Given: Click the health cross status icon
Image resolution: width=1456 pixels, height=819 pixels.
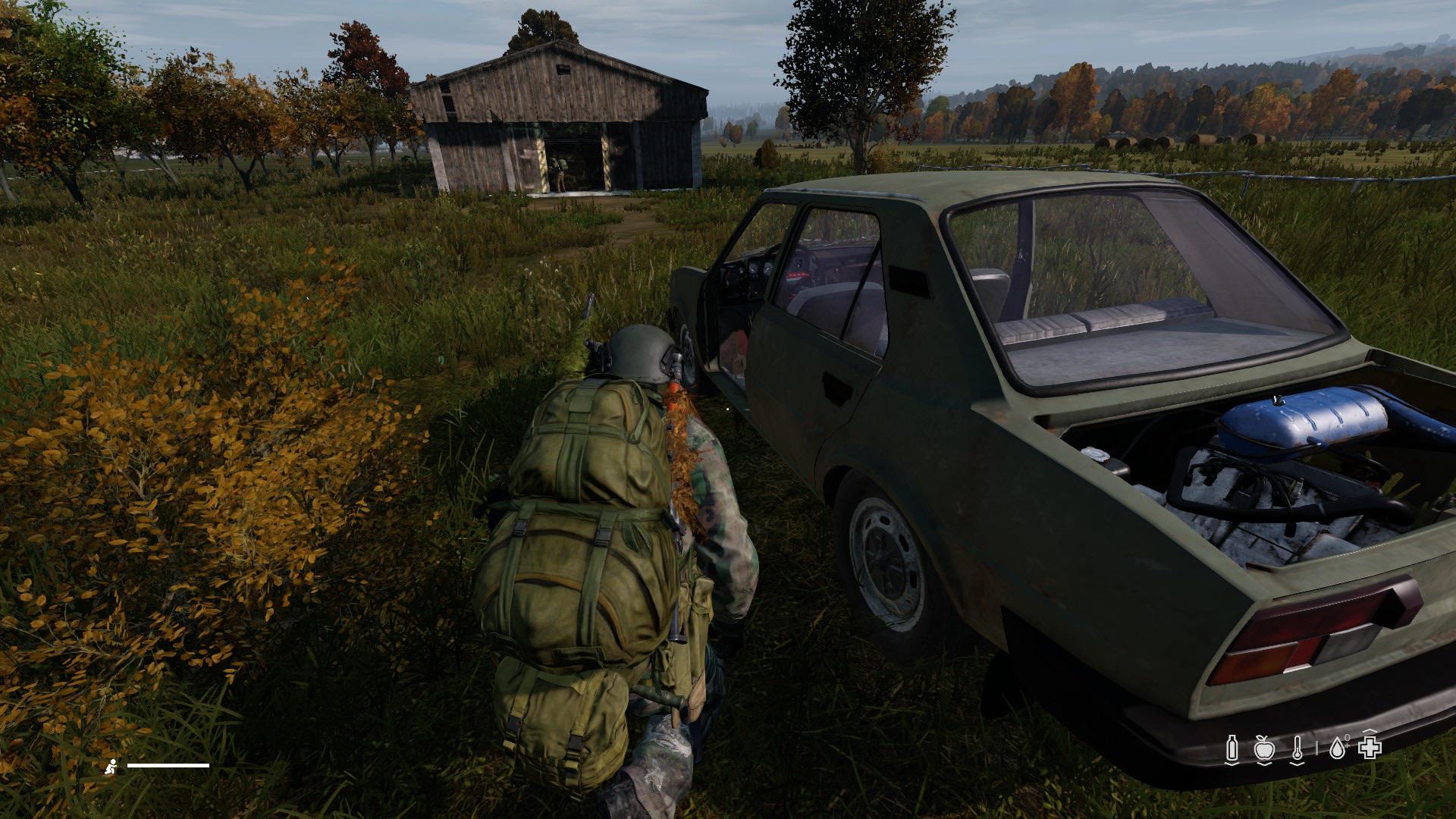Looking at the screenshot, I should (x=1370, y=747).
